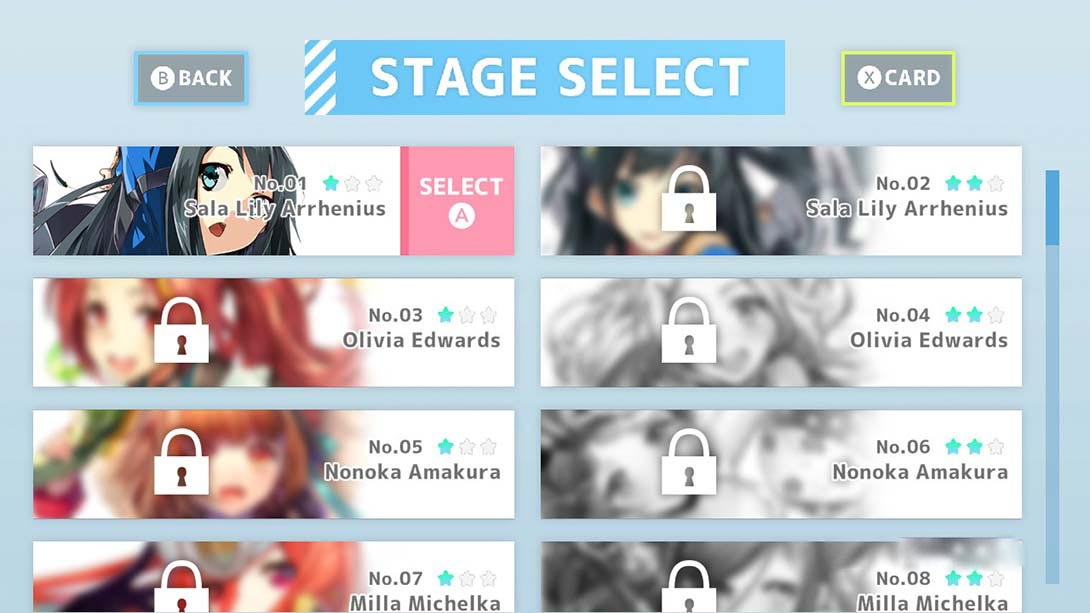
Task: Select locked stage No.04 Olivia Edwards
Action: (781, 332)
